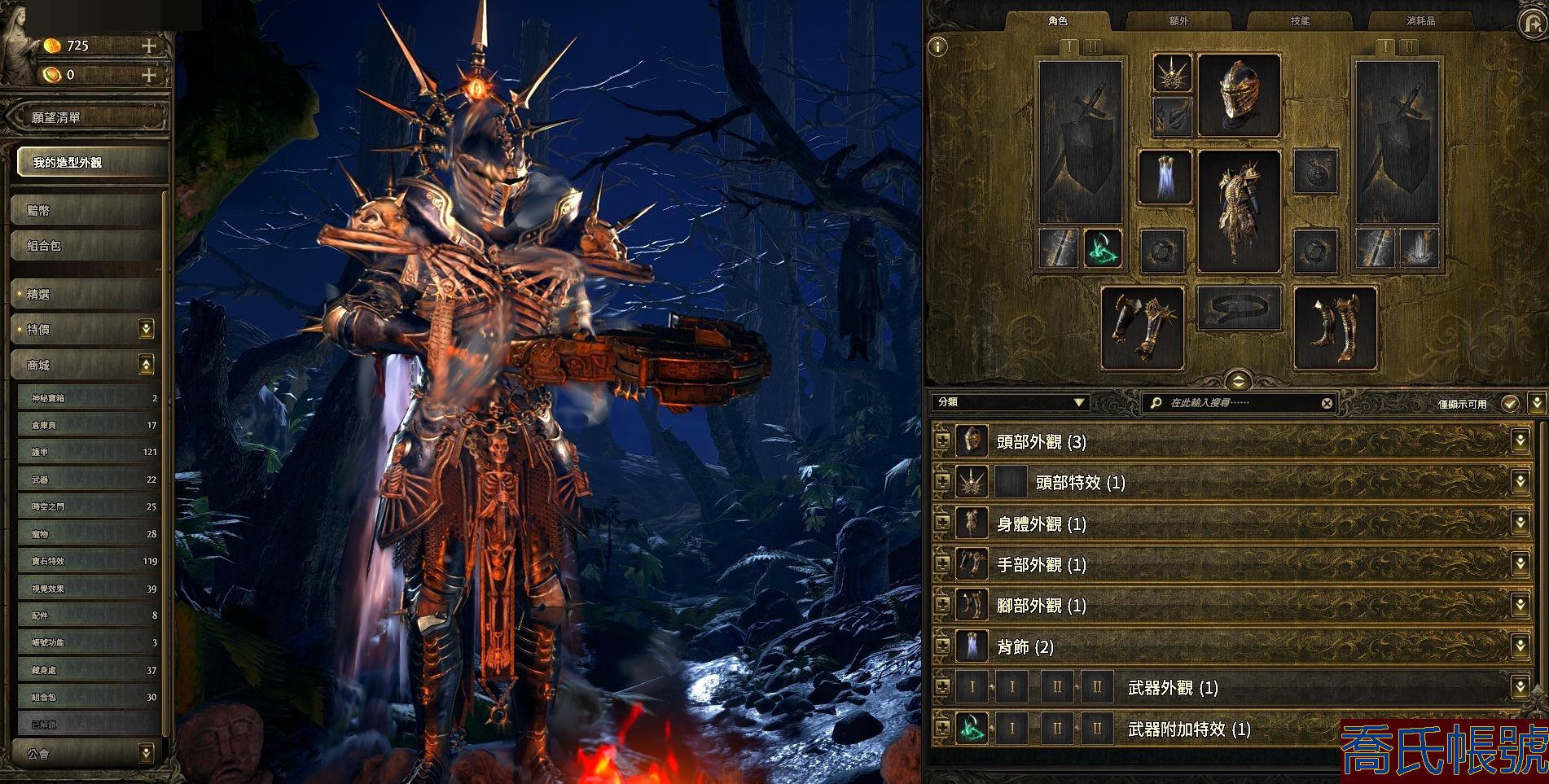Select the gloves cosmetic slot

pos(1142,327)
